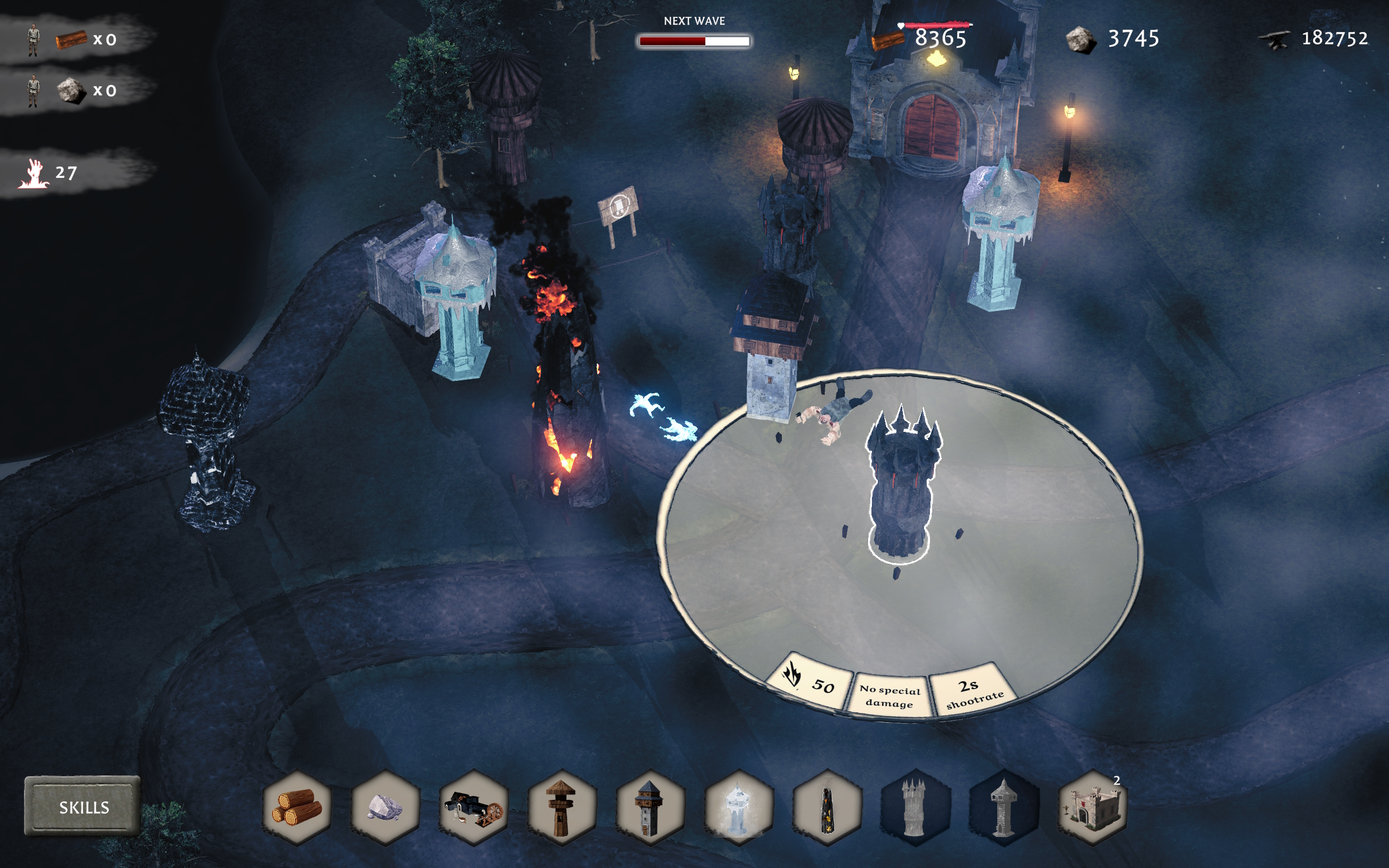
Task: Choose the stone tower with wooden top
Action: click(651, 807)
